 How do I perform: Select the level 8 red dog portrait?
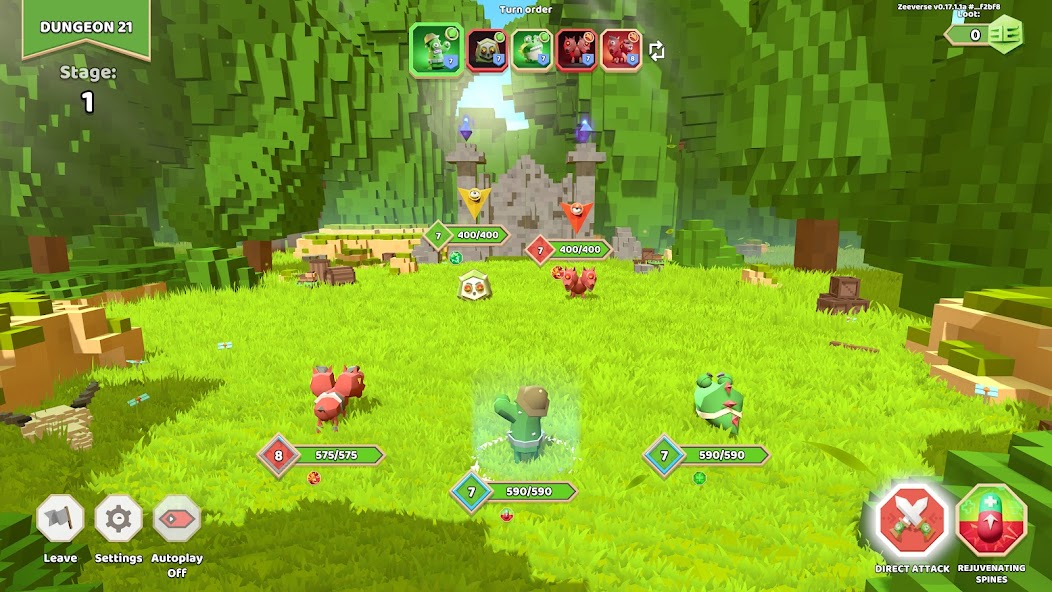(621, 50)
